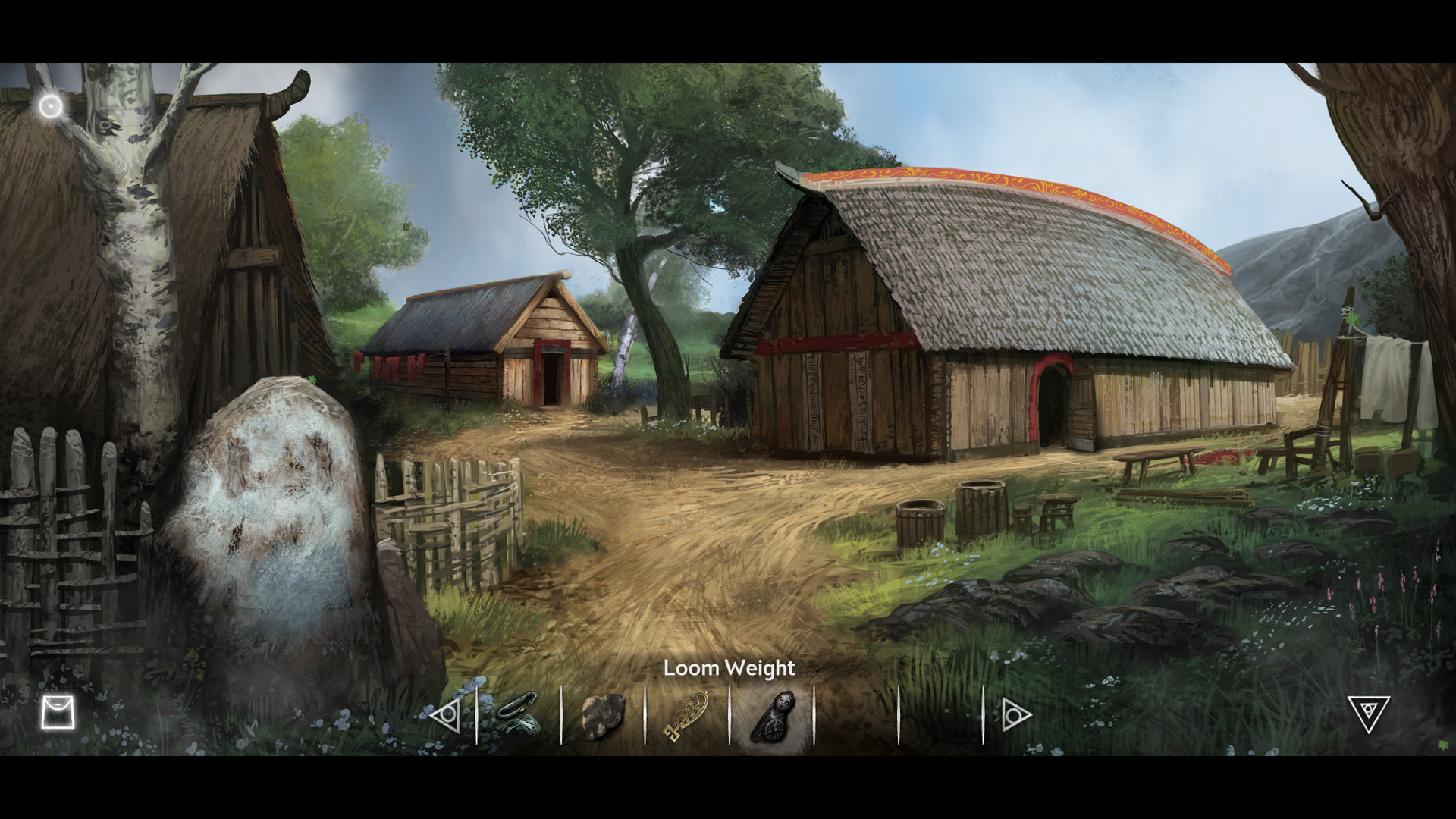The image size is (1456, 819).
Task: Click the glowing orb near the birch tree
Action: point(49,104)
